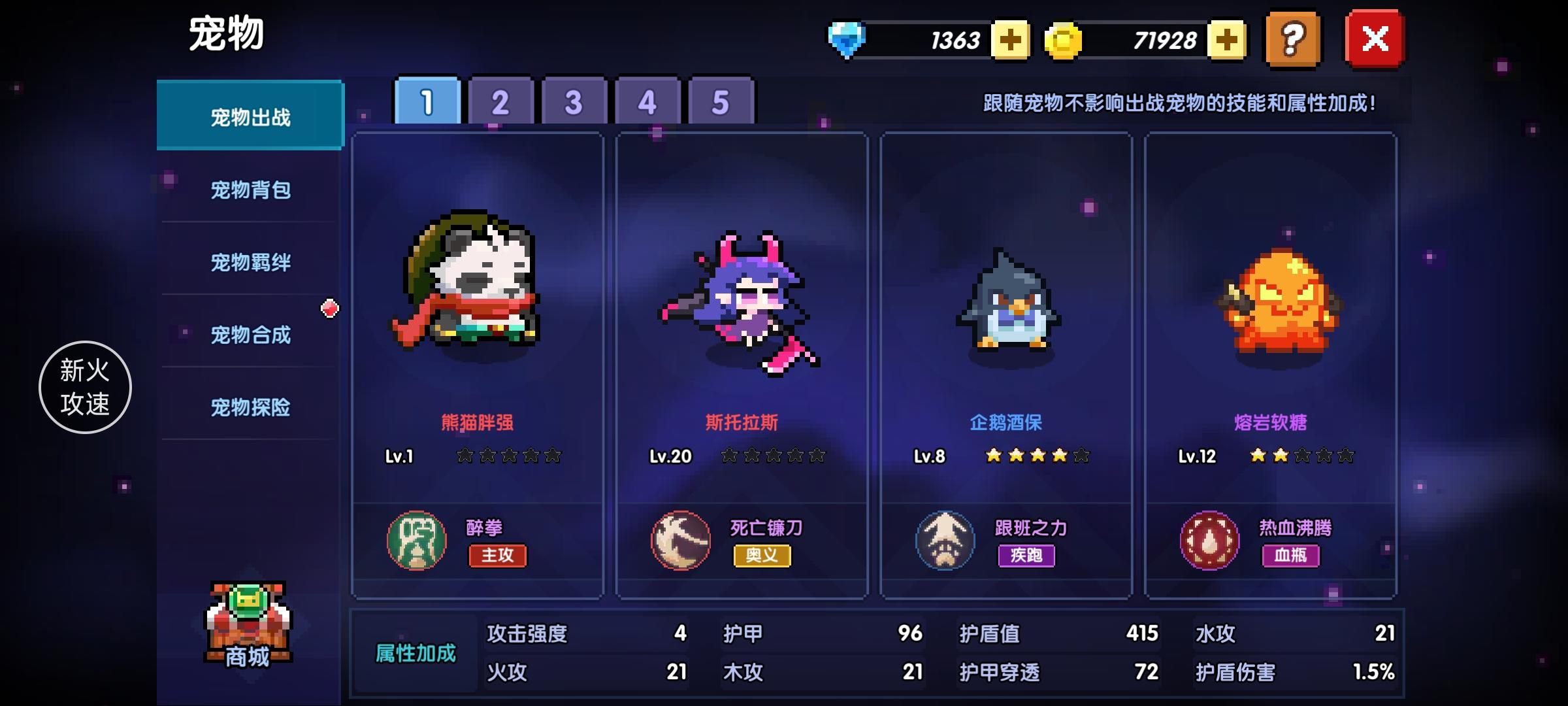Switch to pet slot tab 2
Screen dimensions: 1568x706
coord(499,101)
